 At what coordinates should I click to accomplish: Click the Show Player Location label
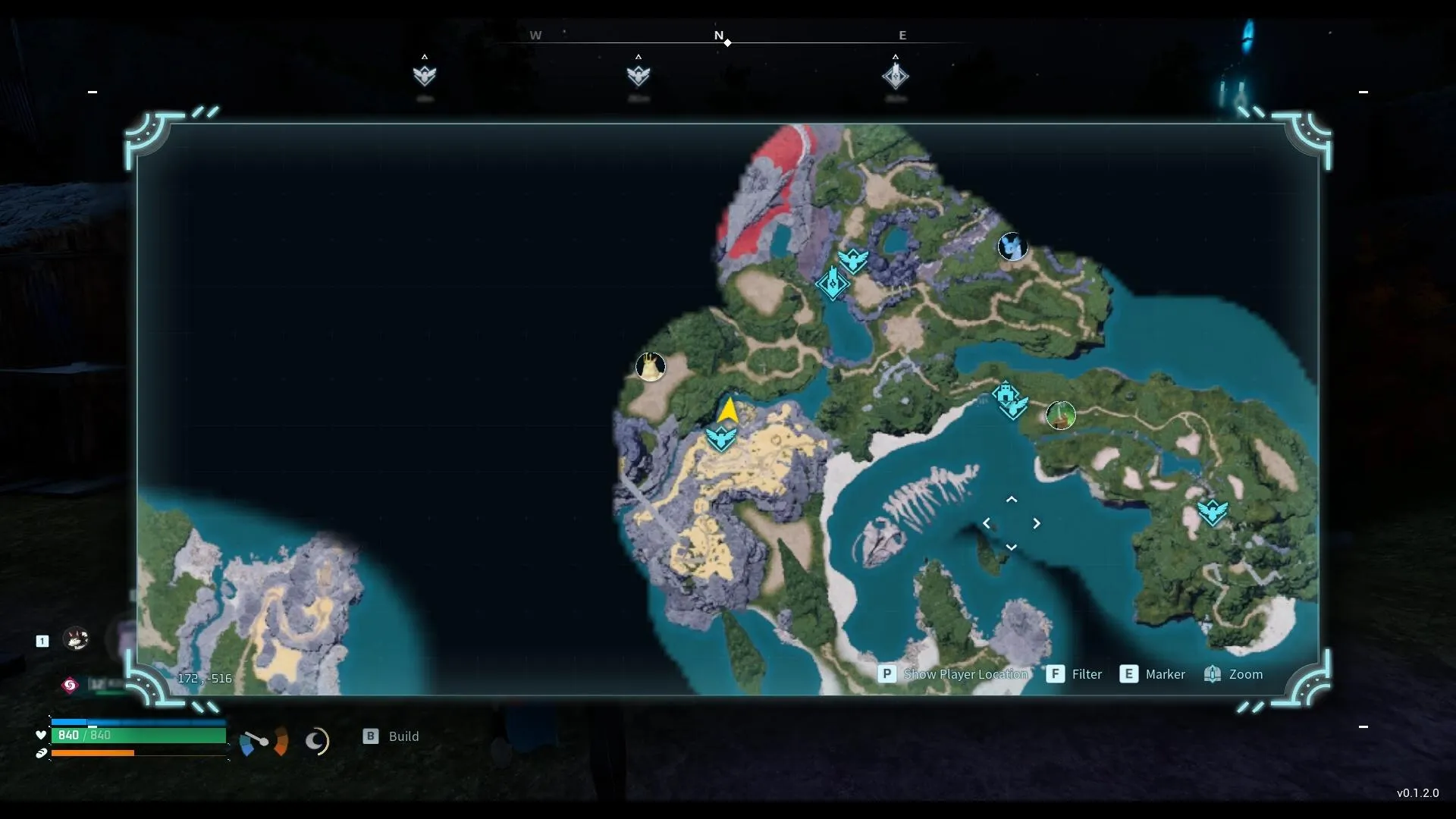pyautogui.click(x=965, y=674)
